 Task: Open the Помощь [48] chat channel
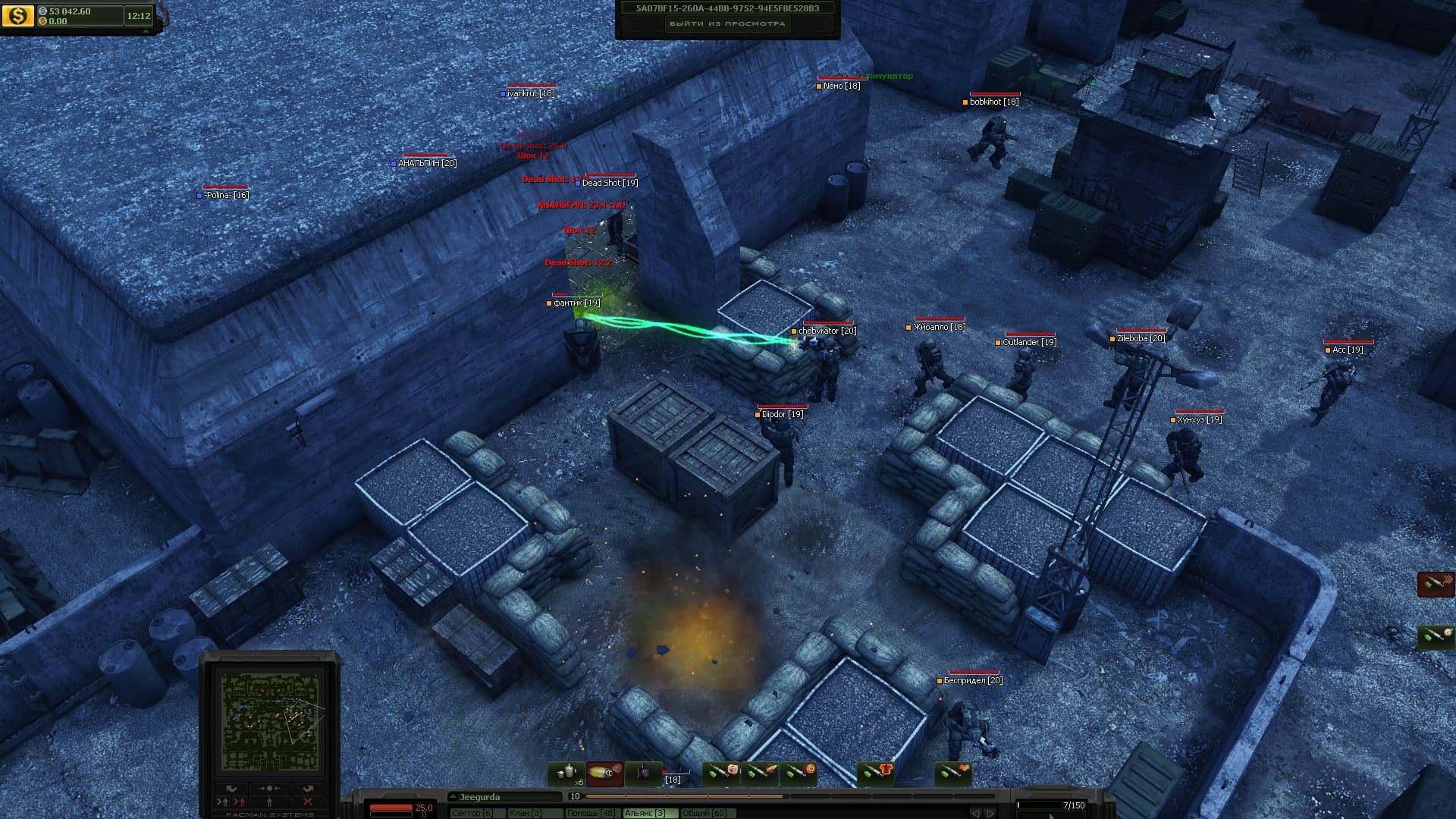click(x=591, y=811)
